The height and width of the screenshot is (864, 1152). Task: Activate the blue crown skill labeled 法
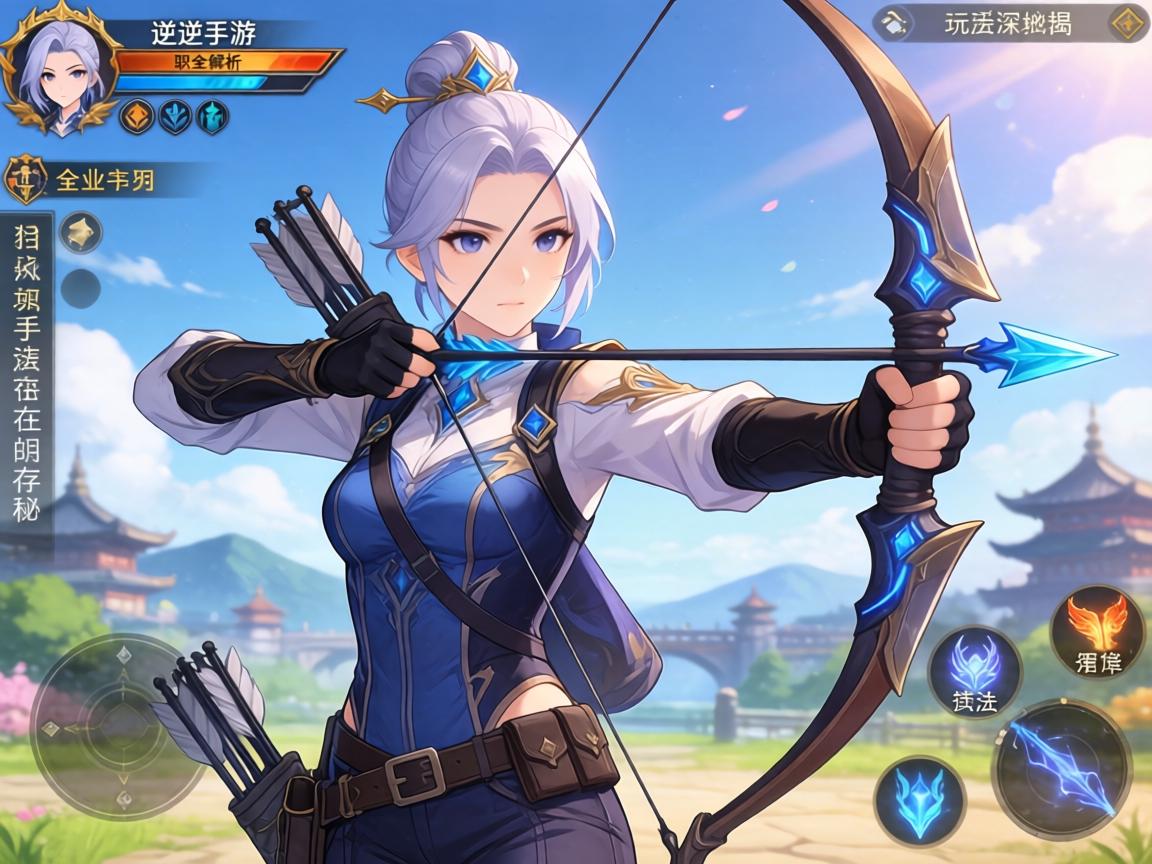(974, 672)
